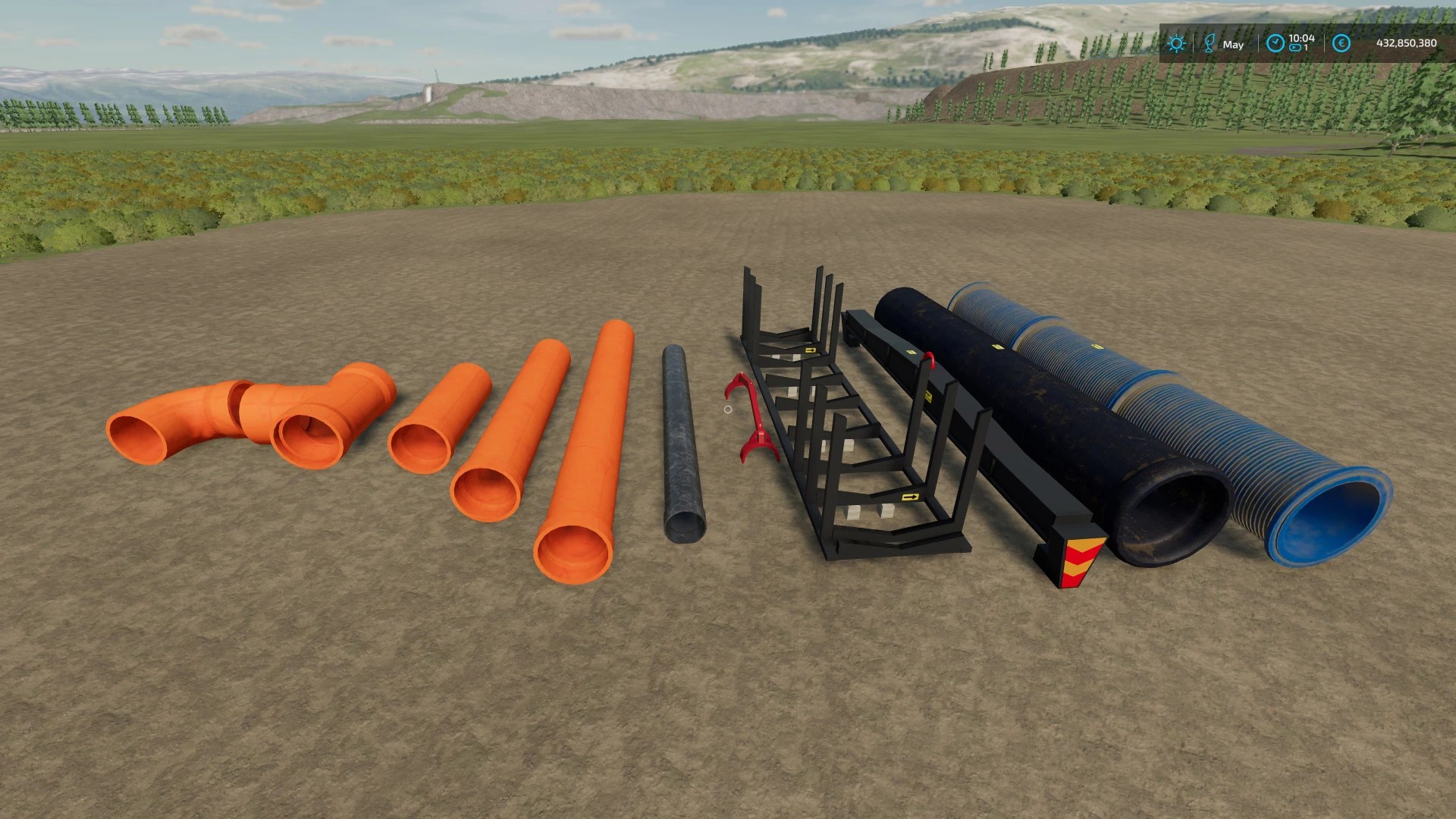Click the month label May
This screenshot has height=819, width=1456.
(x=1233, y=44)
